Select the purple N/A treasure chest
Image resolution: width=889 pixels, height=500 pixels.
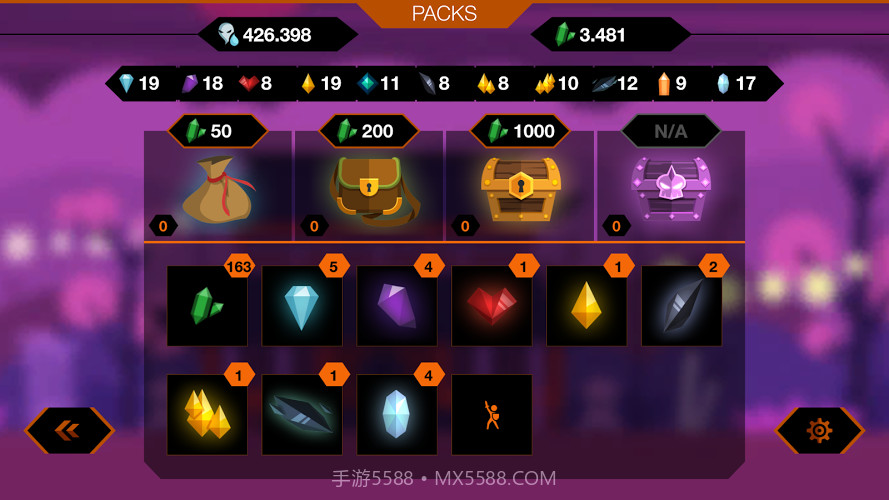click(x=670, y=188)
